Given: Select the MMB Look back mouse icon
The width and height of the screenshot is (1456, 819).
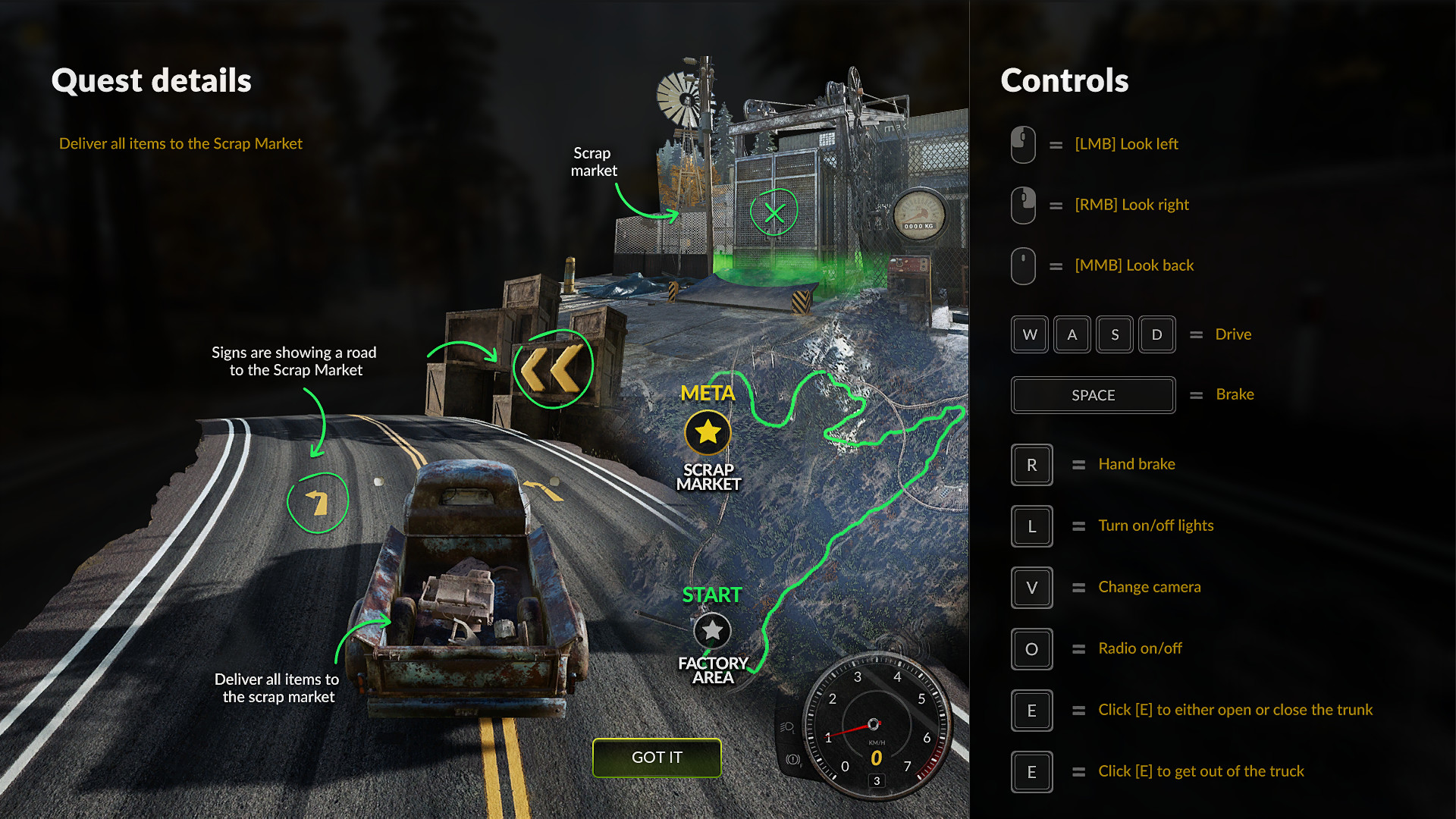Looking at the screenshot, I should (1022, 265).
